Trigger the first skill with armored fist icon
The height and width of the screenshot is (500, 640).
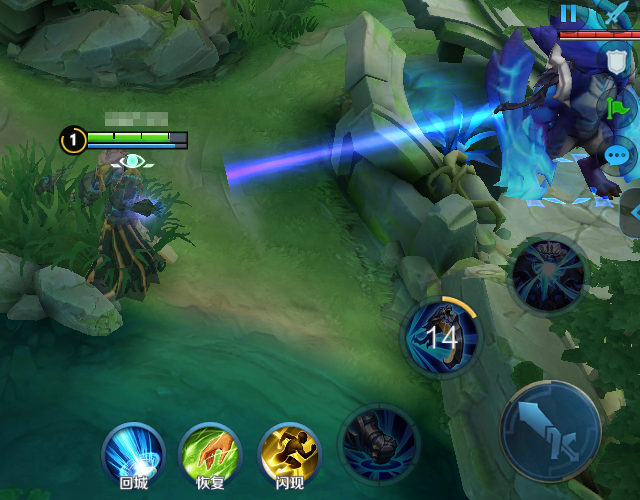[x=378, y=441]
